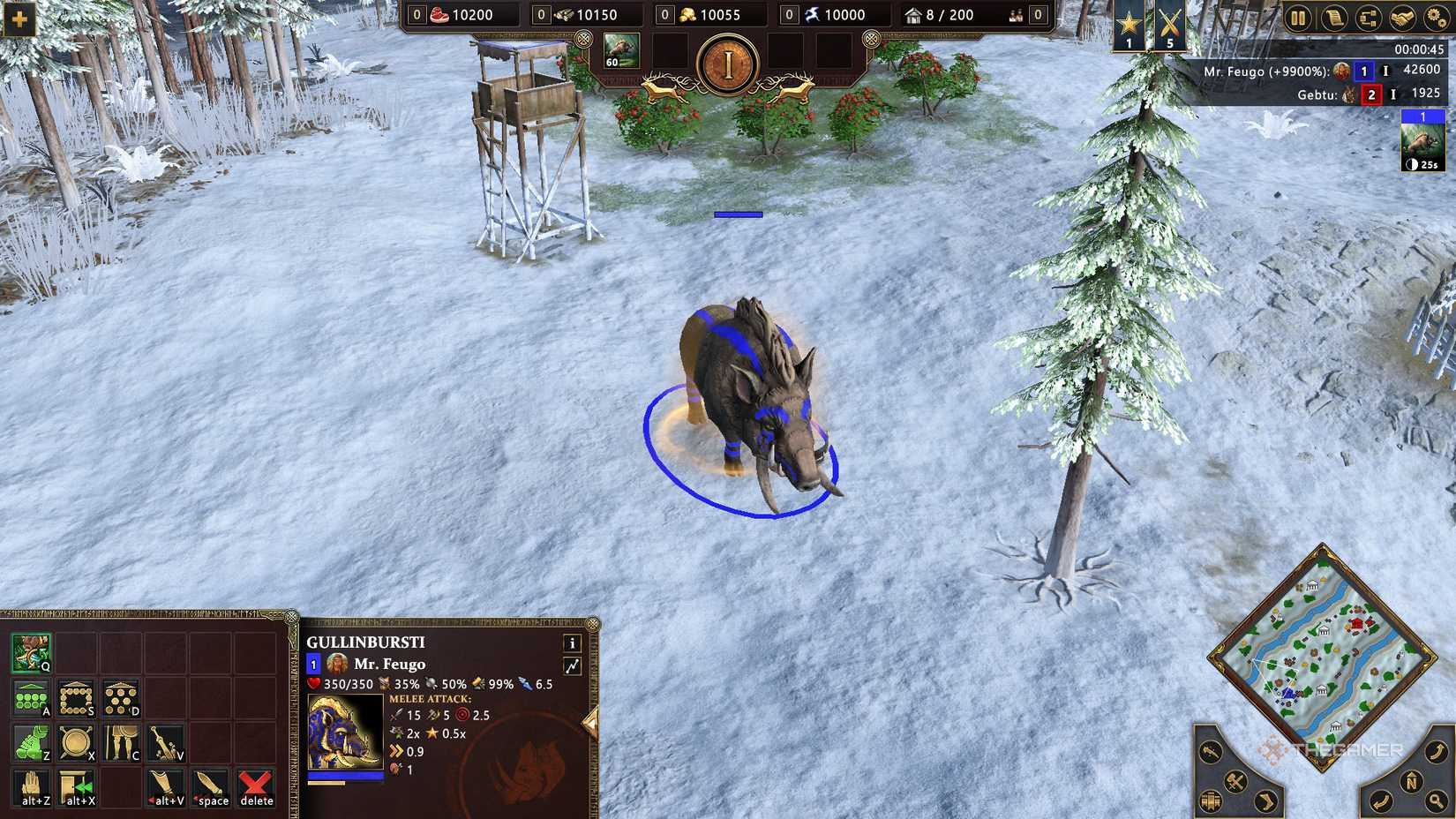The image size is (1456, 819).
Task: Delete the selected Gullinbursti with the red X
Action: tap(255, 789)
